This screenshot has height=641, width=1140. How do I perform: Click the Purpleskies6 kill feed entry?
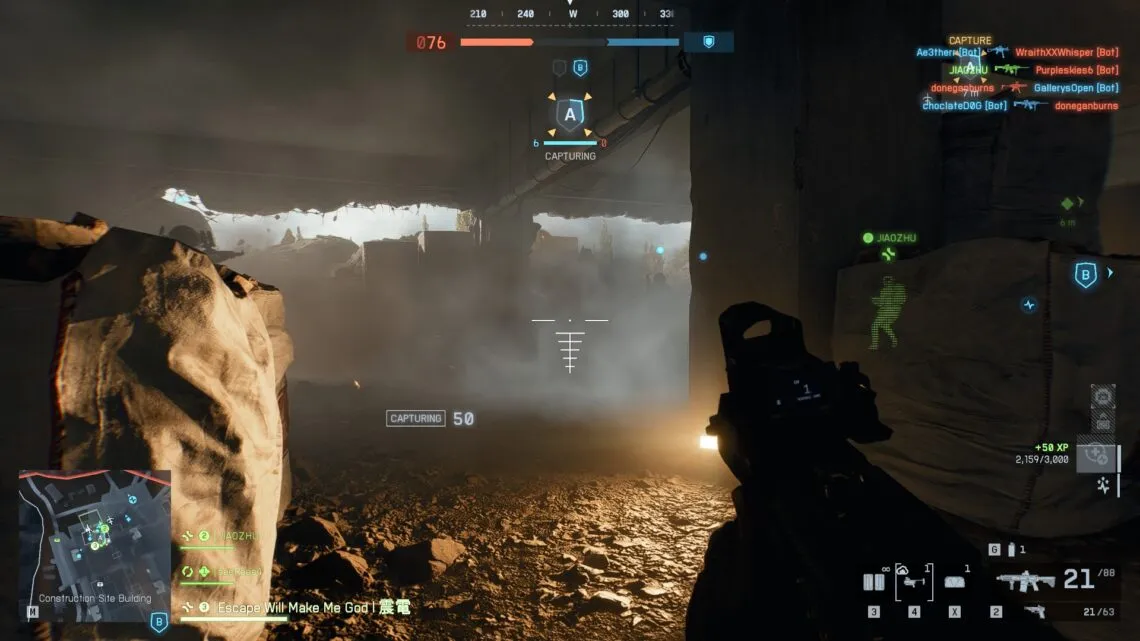[1076, 70]
